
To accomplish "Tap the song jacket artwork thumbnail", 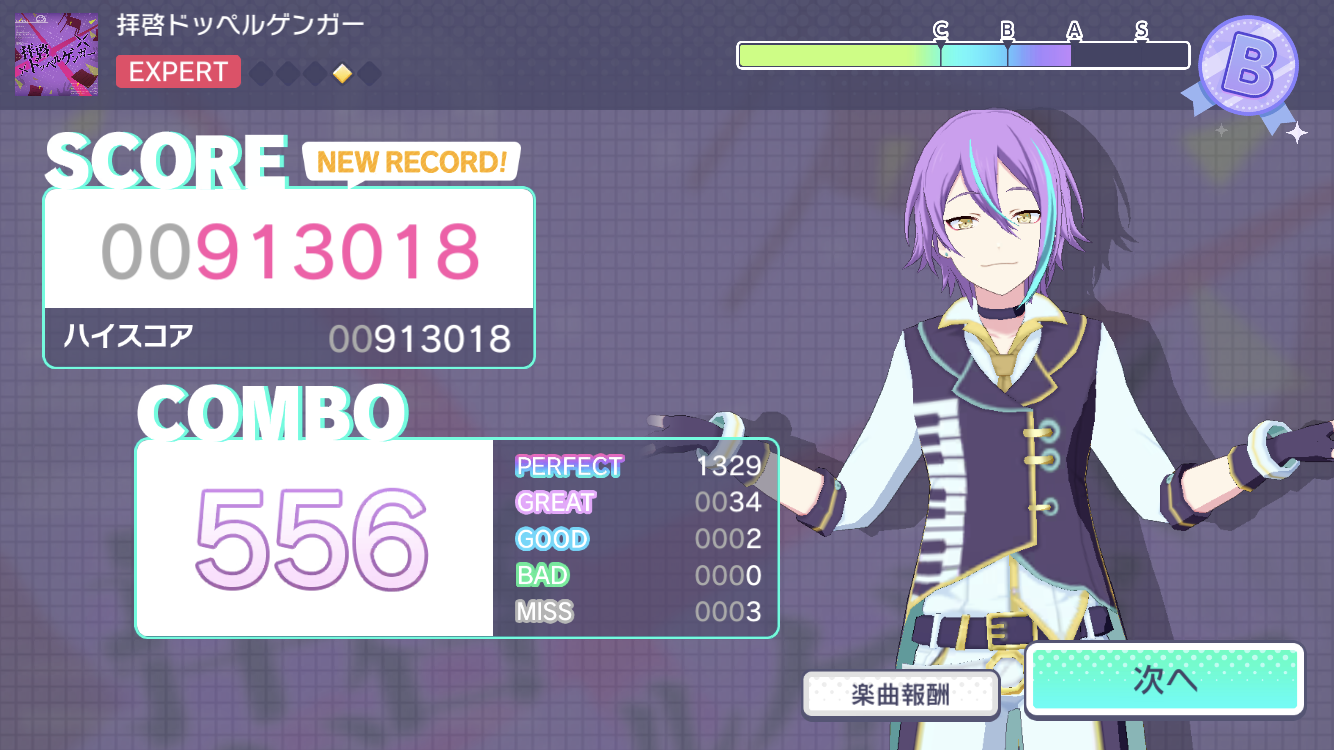I will (x=55, y=54).
